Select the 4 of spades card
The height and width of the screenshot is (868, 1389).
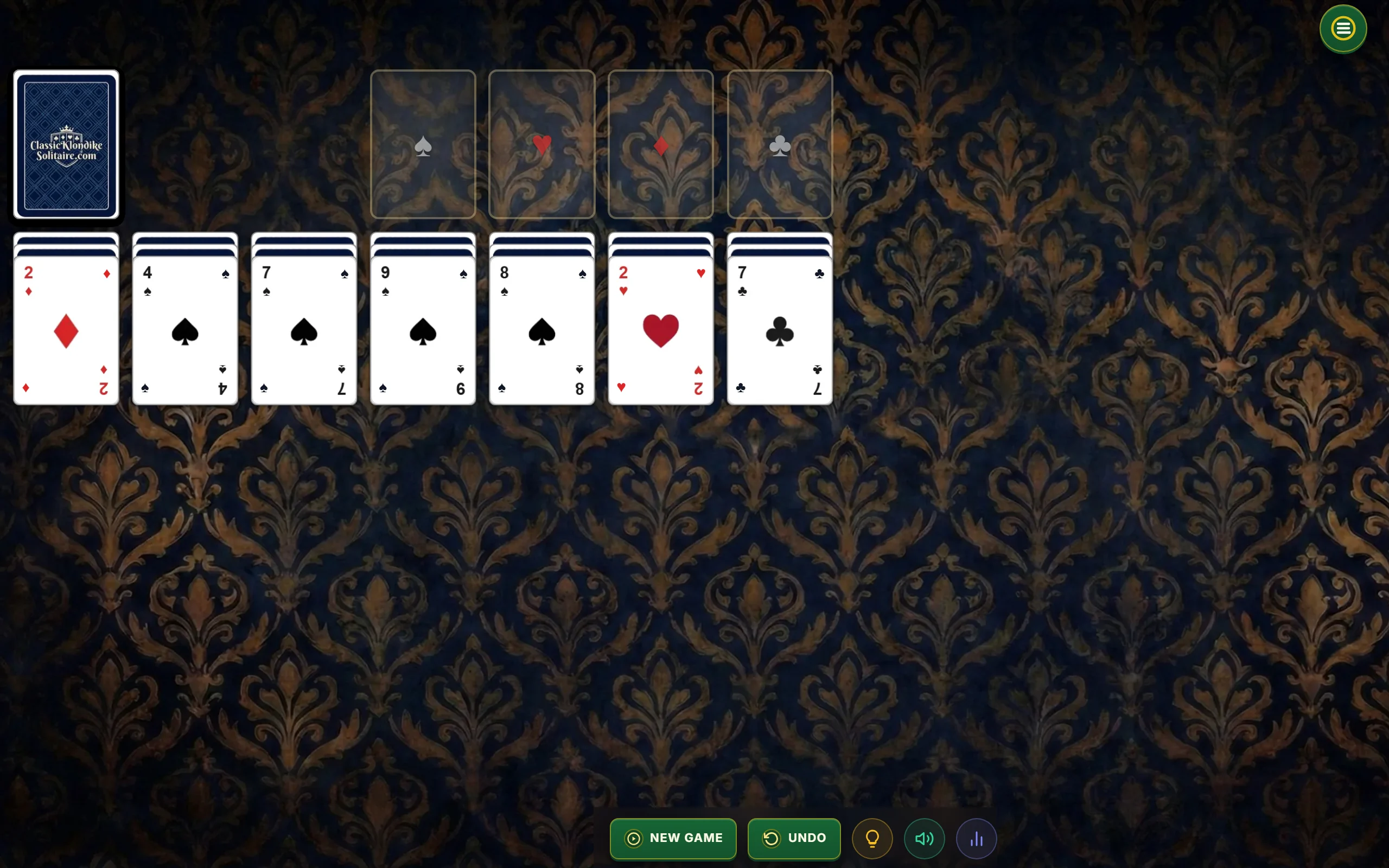(x=185, y=331)
